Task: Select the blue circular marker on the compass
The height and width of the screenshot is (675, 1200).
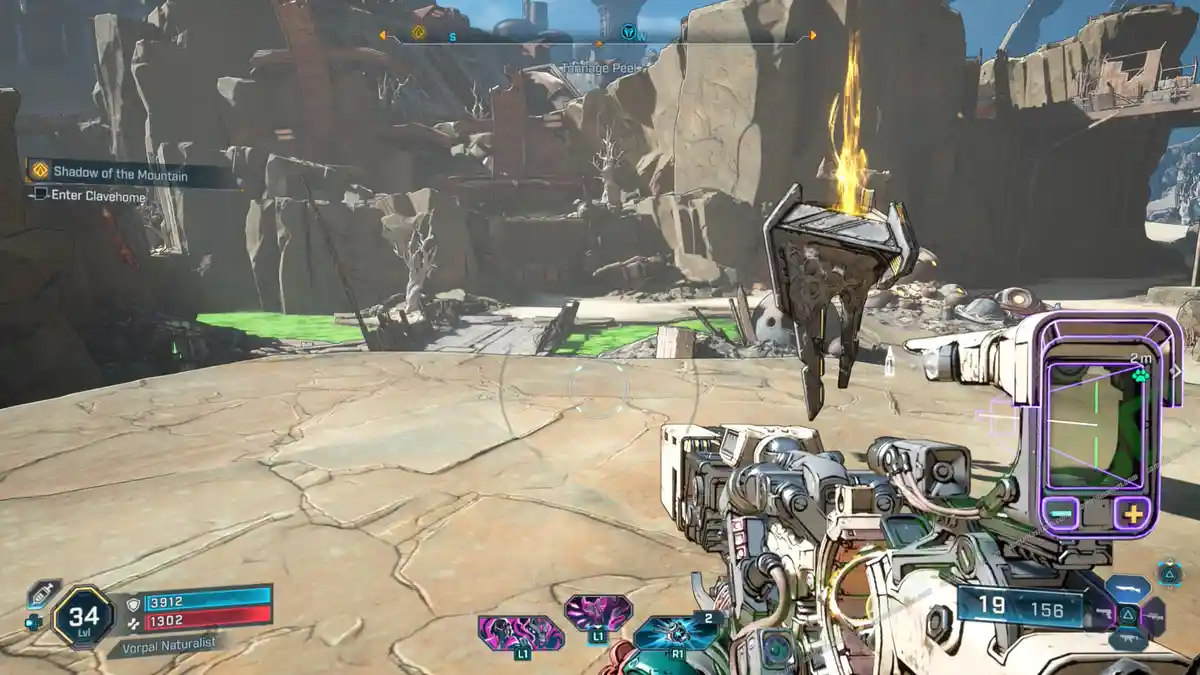Action: pyautogui.click(x=628, y=32)
